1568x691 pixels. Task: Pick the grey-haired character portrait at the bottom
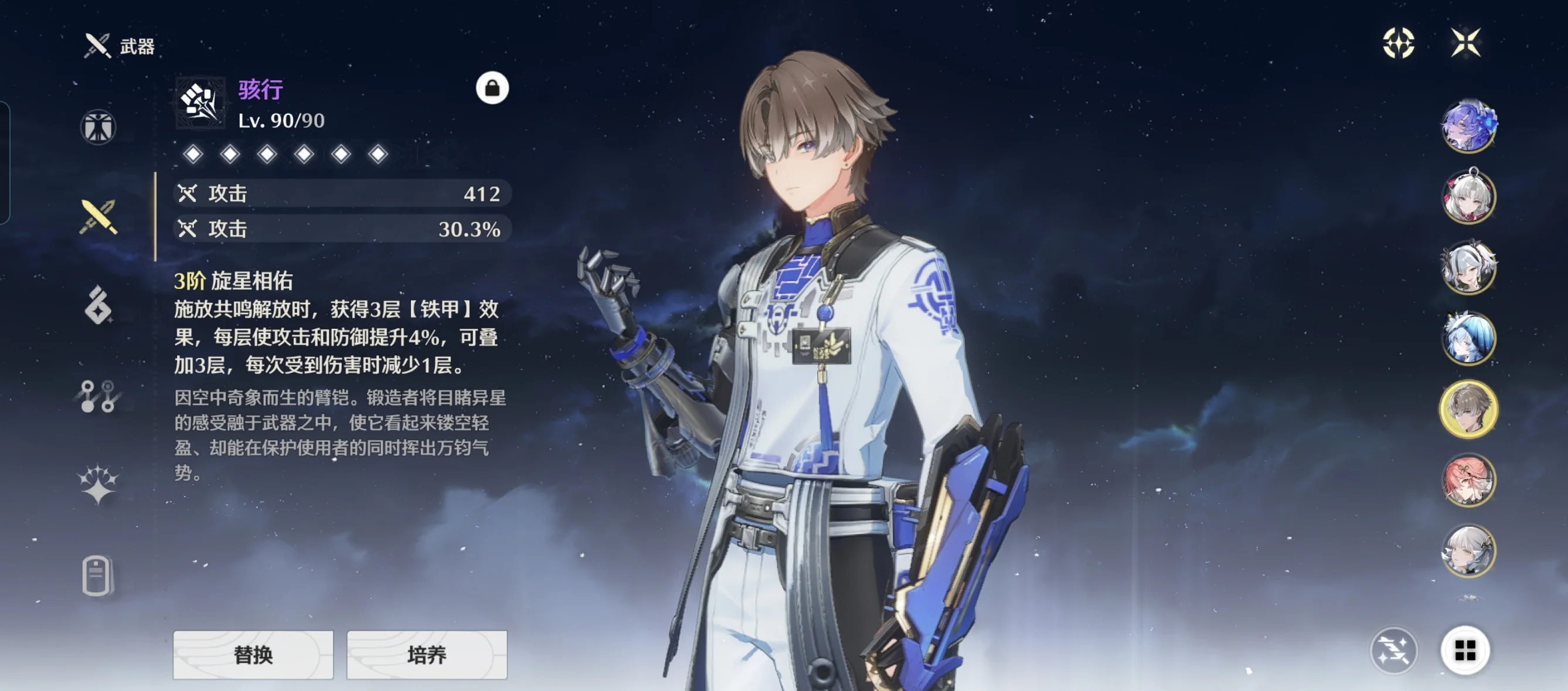[1469, 551]
